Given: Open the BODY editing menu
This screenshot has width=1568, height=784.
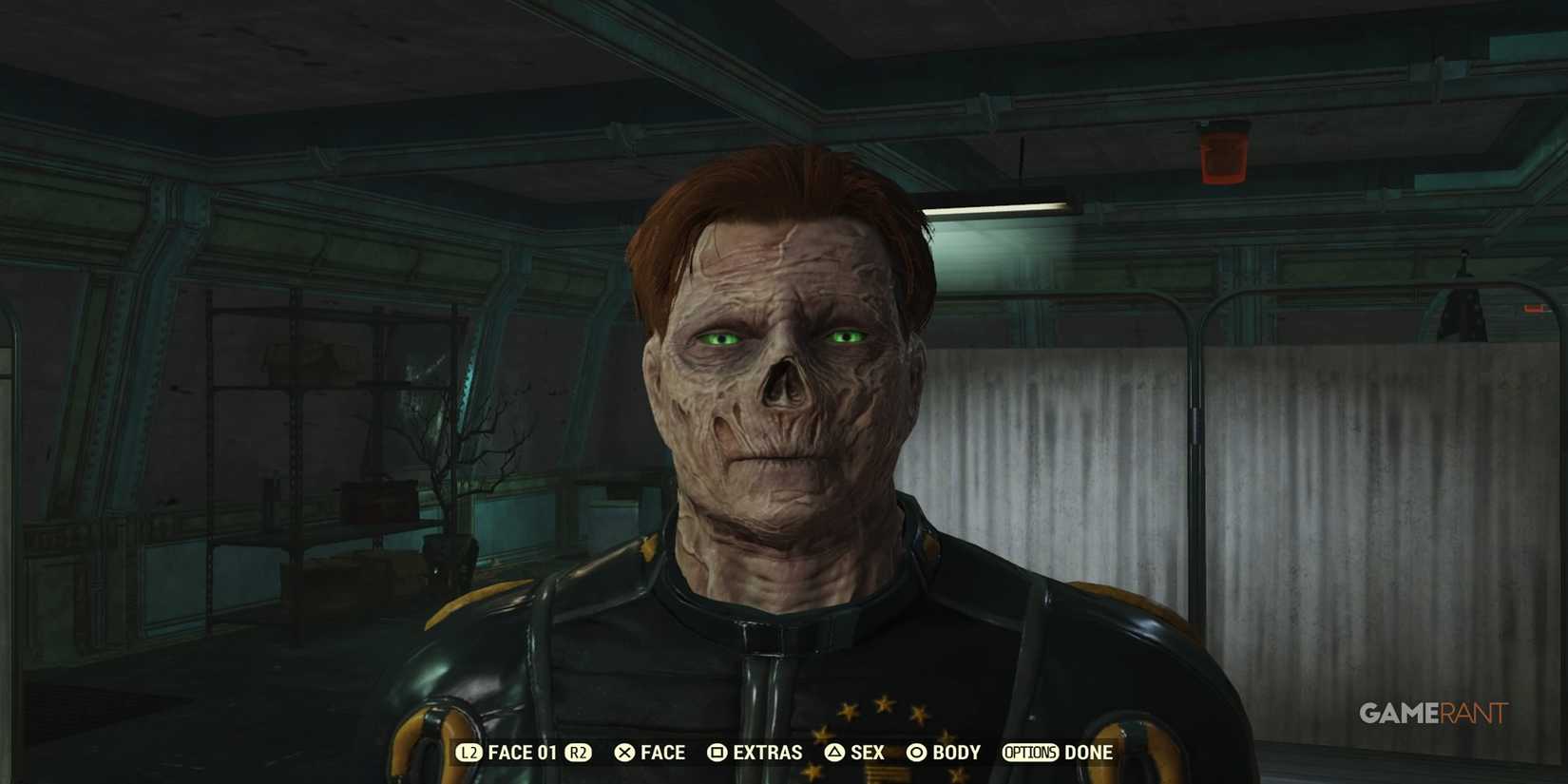Looking at the screenshot, I should point(955,752).
